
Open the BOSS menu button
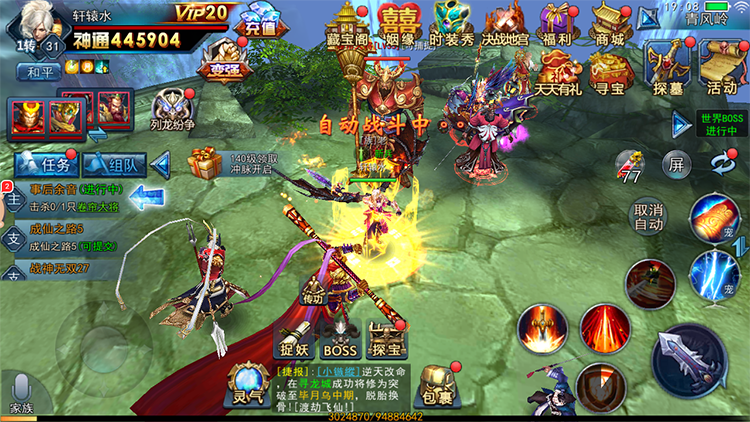point(338,340)
